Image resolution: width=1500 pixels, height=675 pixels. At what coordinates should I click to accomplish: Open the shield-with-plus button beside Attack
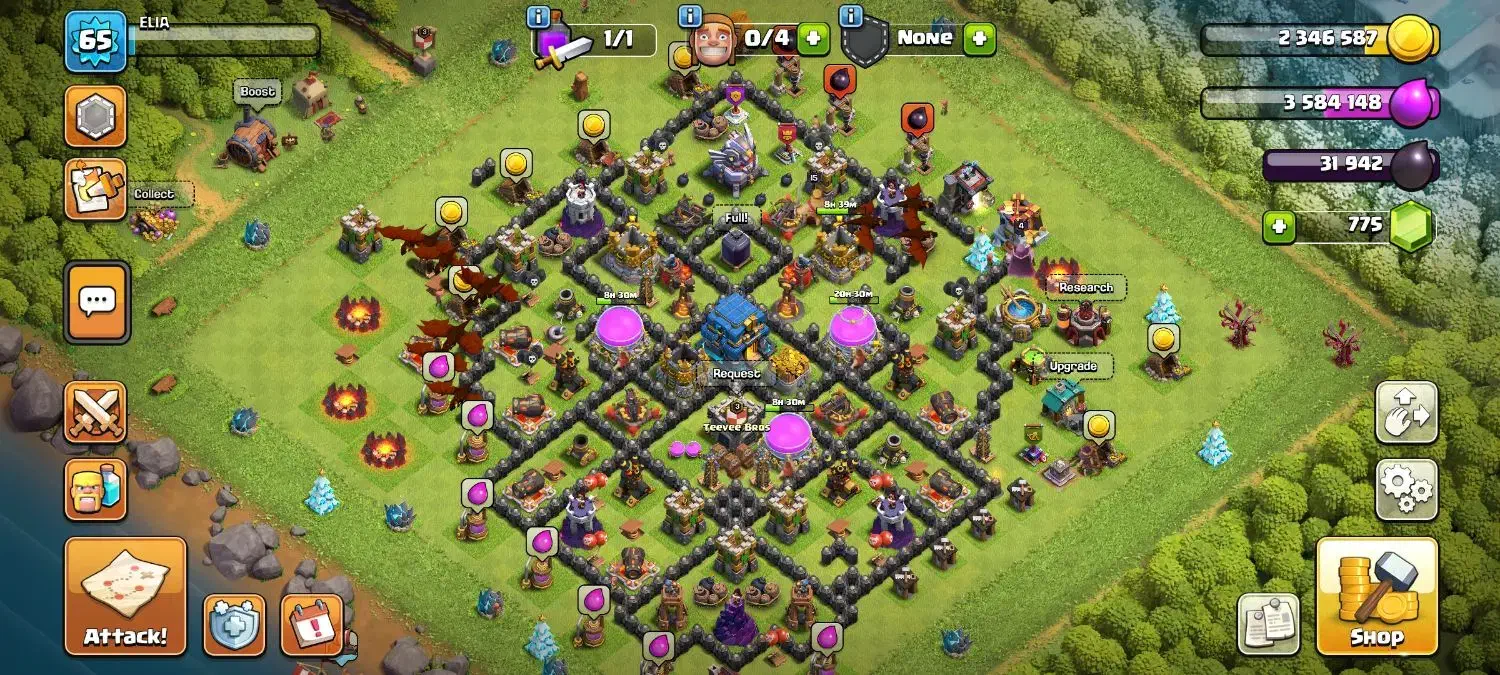(x=234, y=625)
